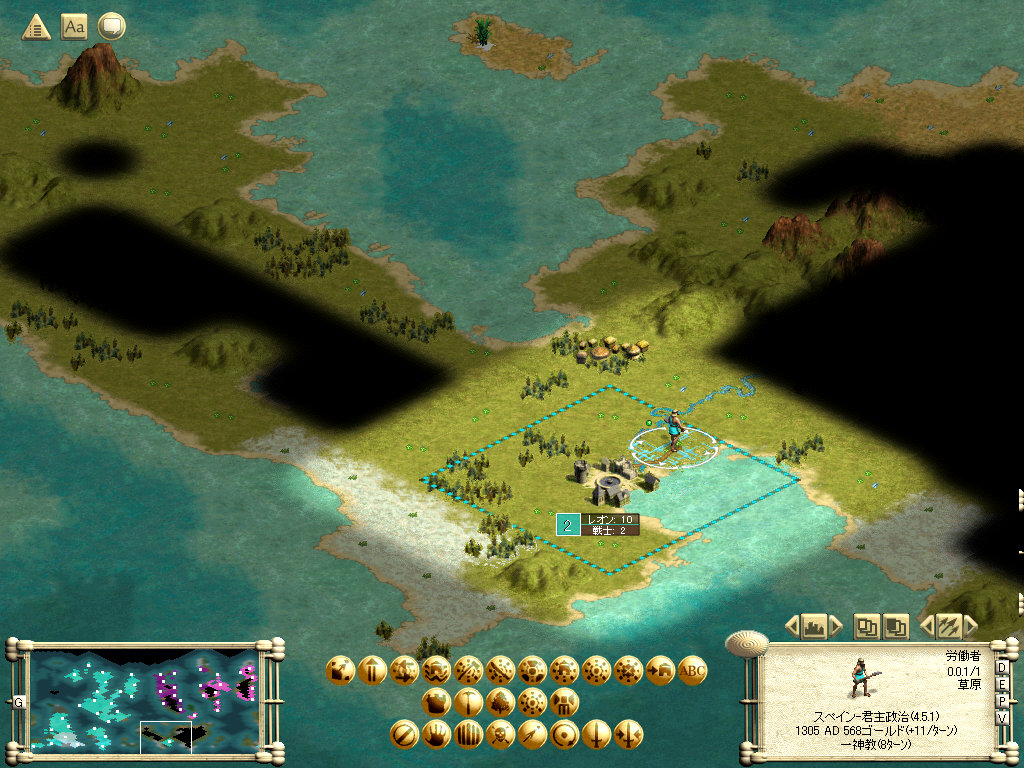Choose the skull and crossbones disband order
This screenshot has width=1024, height=768.
(500, 735)
